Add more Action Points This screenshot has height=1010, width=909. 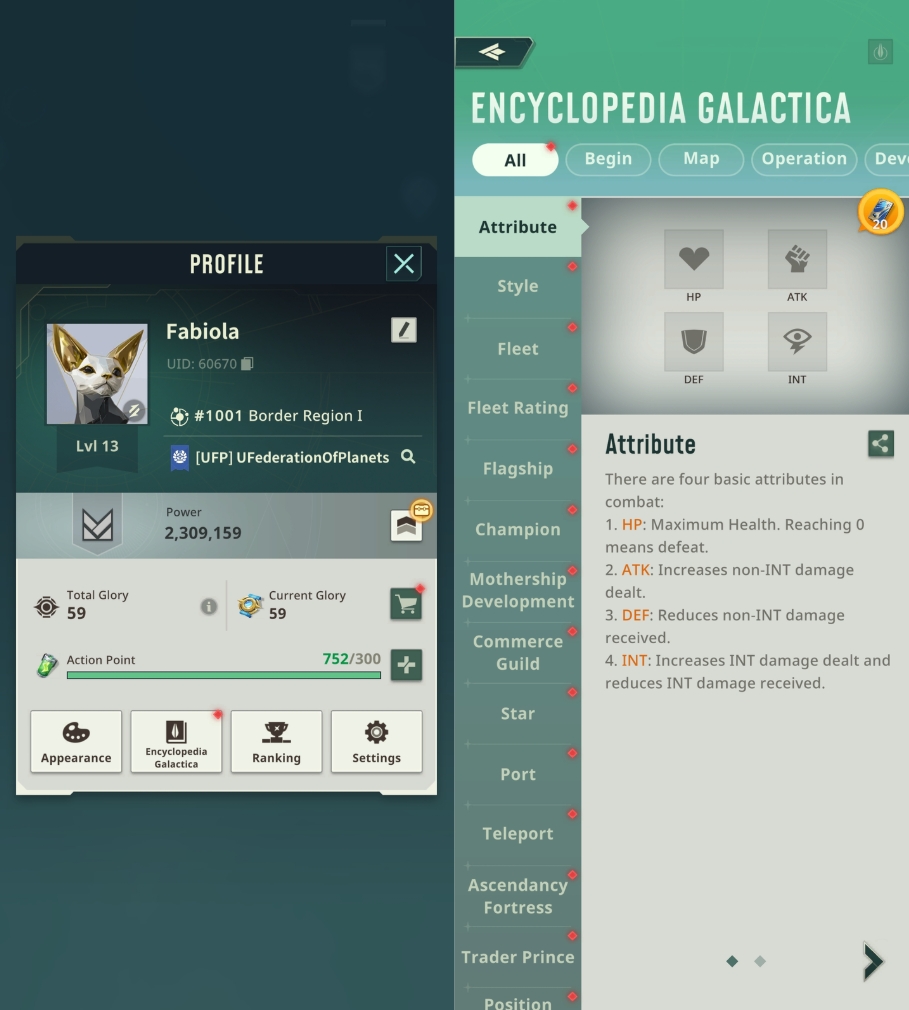pos(406,665)
